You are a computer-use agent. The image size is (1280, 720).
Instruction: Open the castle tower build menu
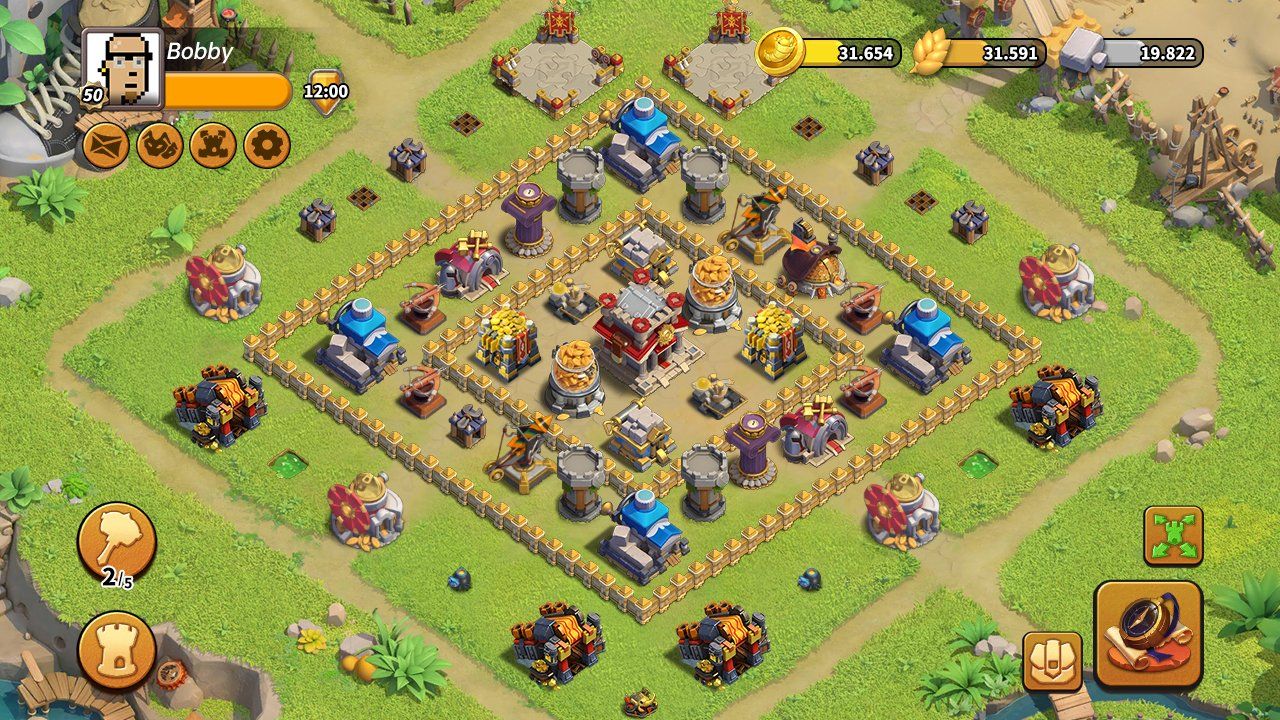coord(117,650)
